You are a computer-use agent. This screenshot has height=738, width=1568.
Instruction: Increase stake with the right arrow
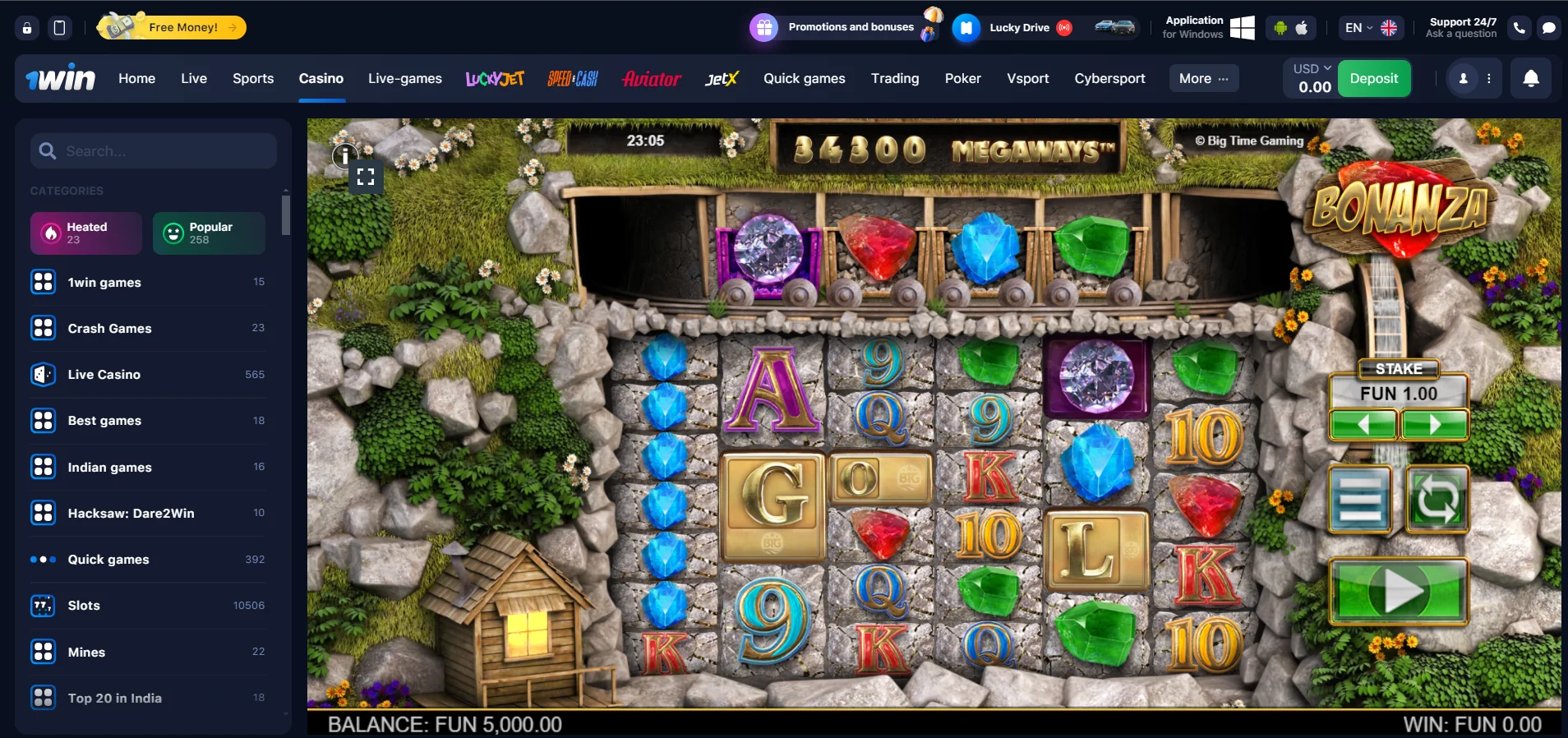(x=1434, y=424)
